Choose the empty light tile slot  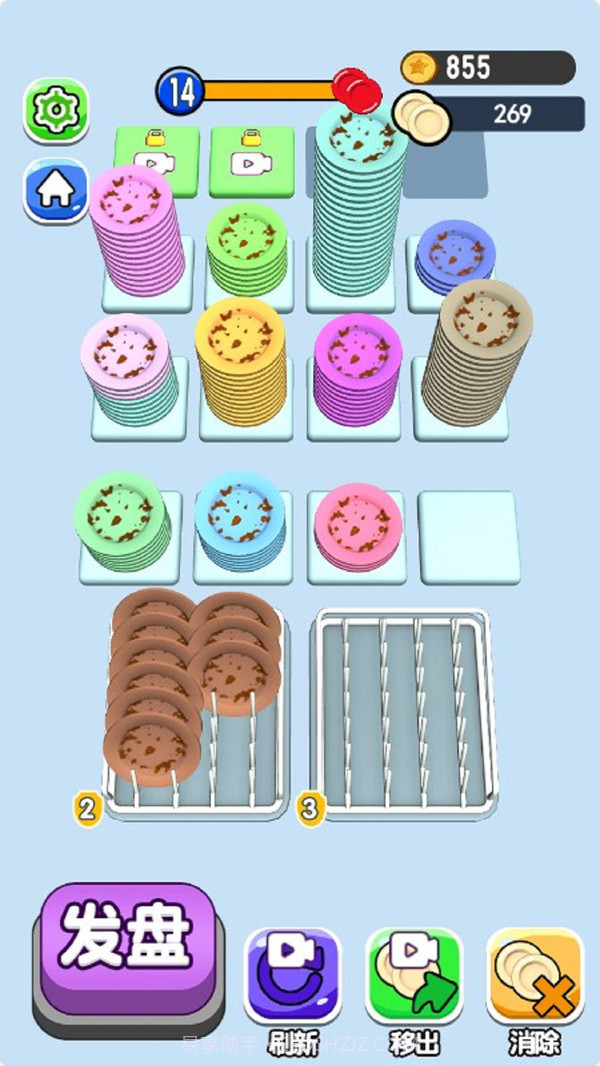pyautogui.click(x=467, y=536)
